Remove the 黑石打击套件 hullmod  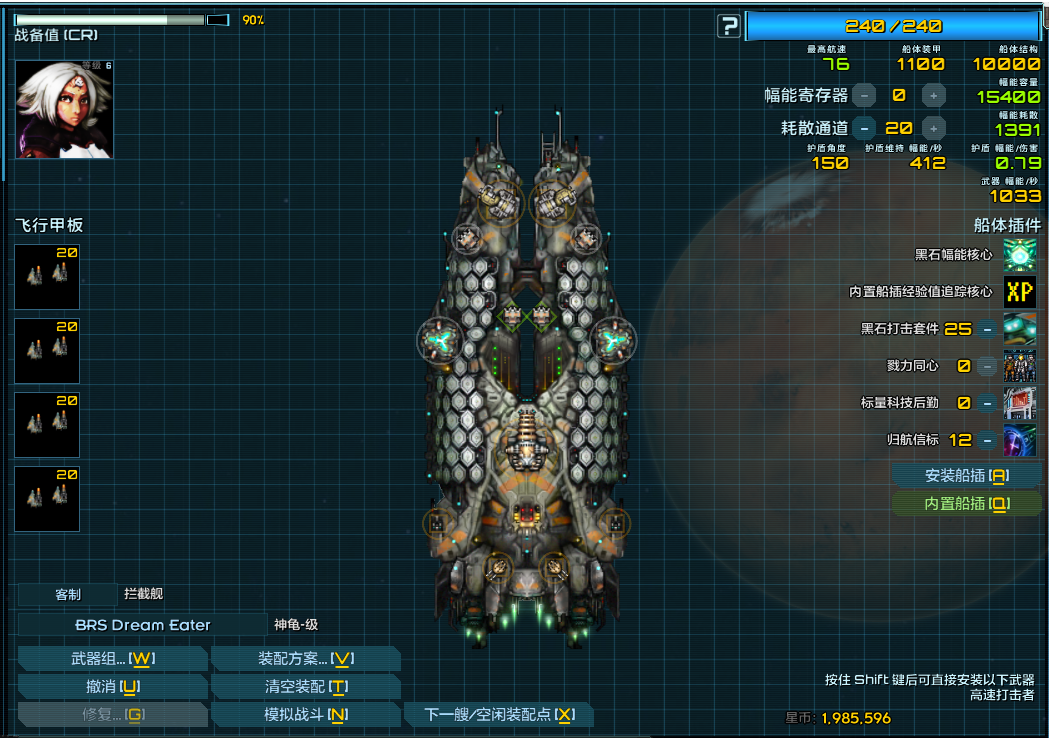pyautogui.click(x=987, y=329)
